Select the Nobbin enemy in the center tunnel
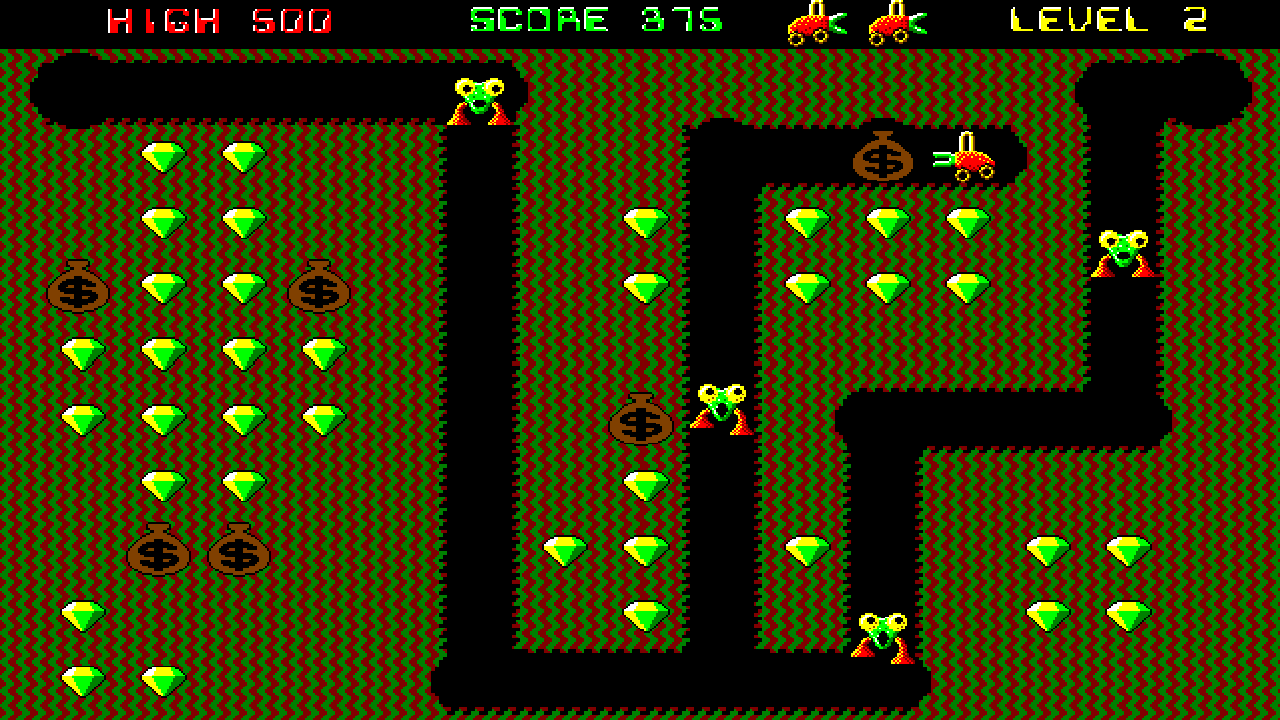This screenshot has height=720, width=1280. pos(720,405)
